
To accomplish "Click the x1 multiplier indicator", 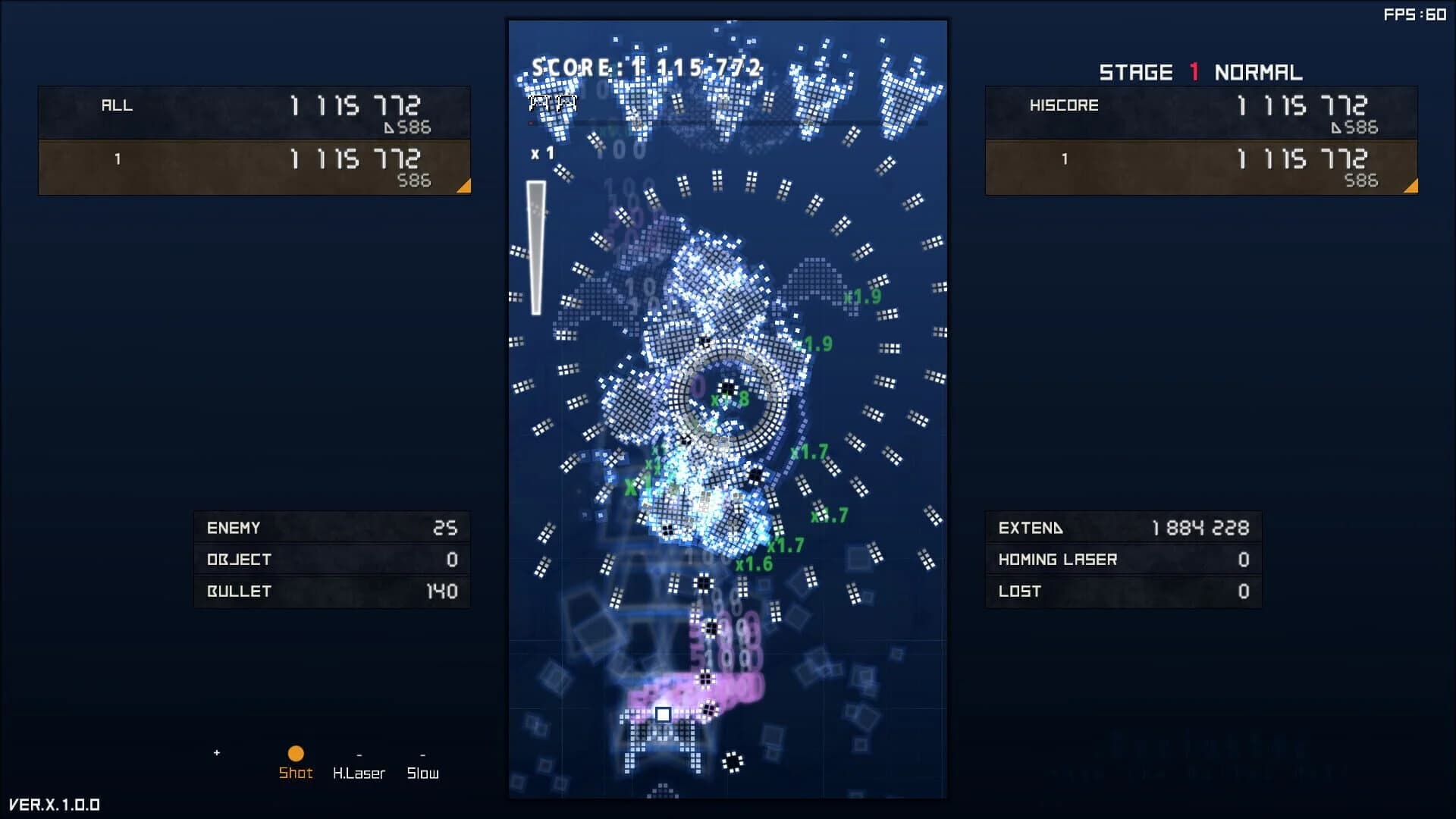I will coord(543,152).
